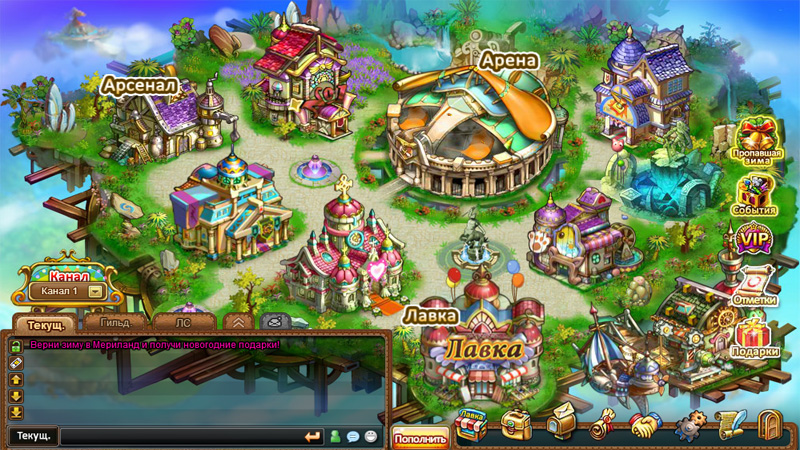Open the Отметки scroll icon
800x450 pixels.
coord(755,284)
